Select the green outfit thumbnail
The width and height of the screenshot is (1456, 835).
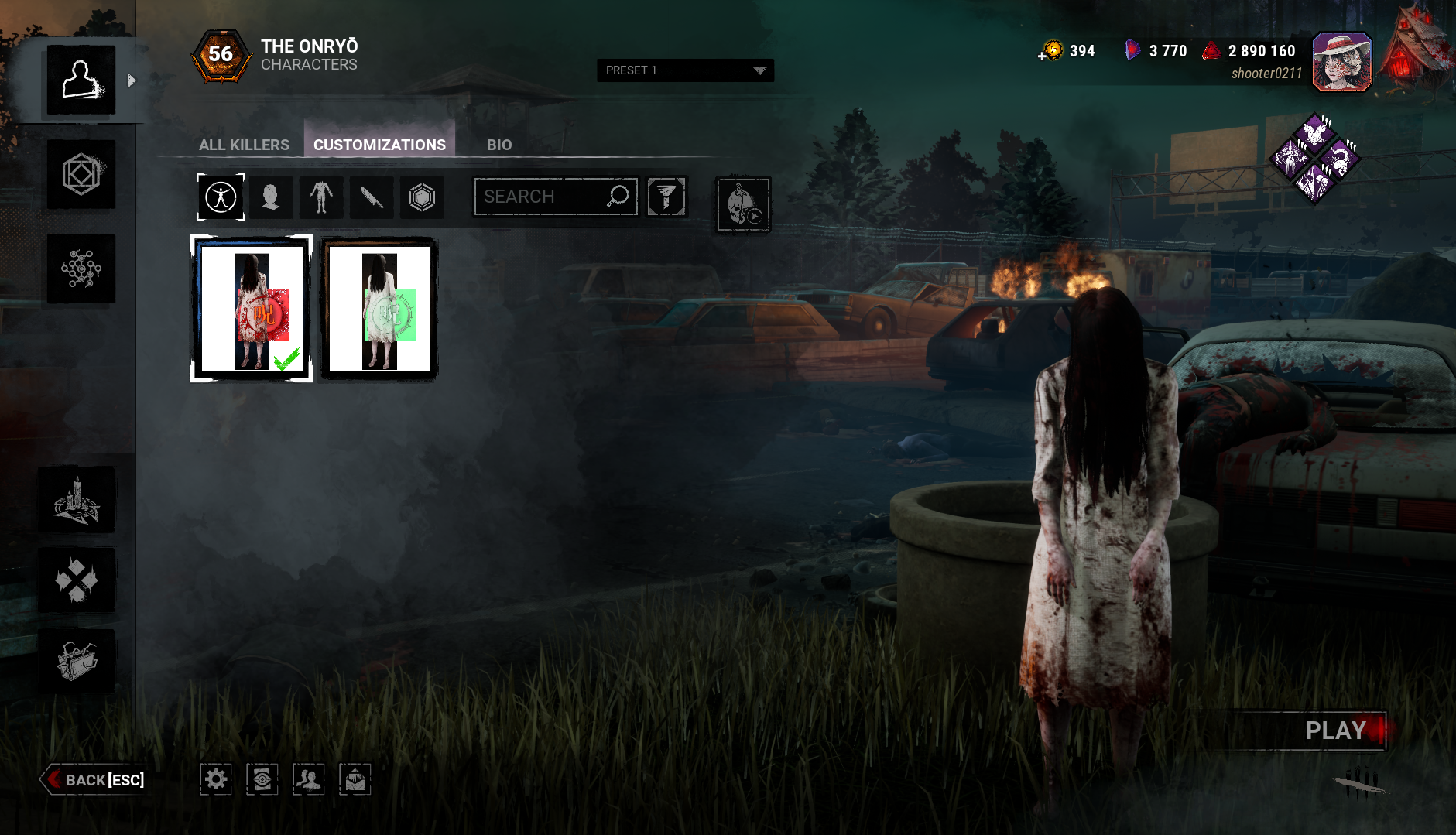coord(379,309)
